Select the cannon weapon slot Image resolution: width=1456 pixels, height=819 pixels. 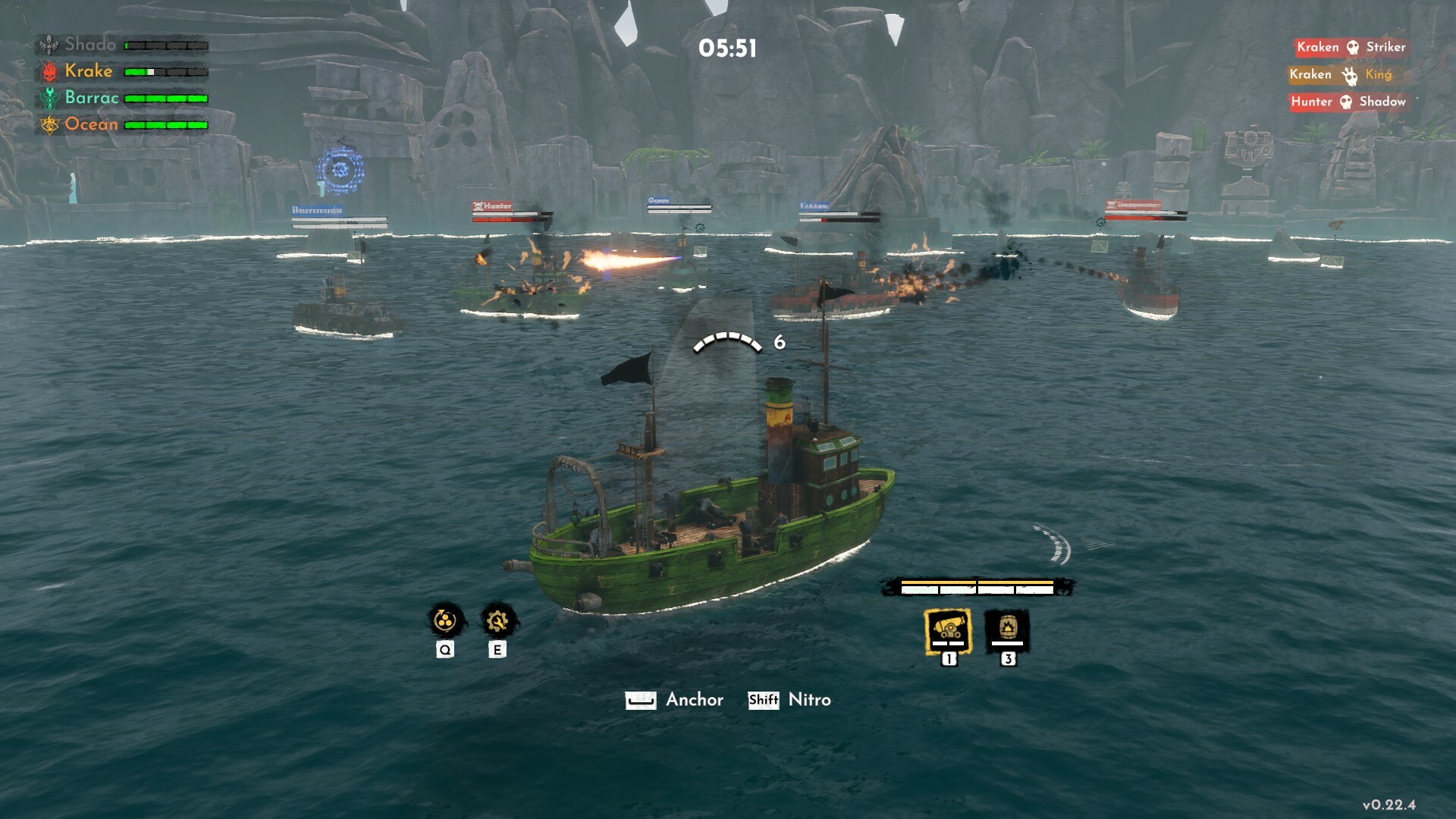[x=948, y=630]
